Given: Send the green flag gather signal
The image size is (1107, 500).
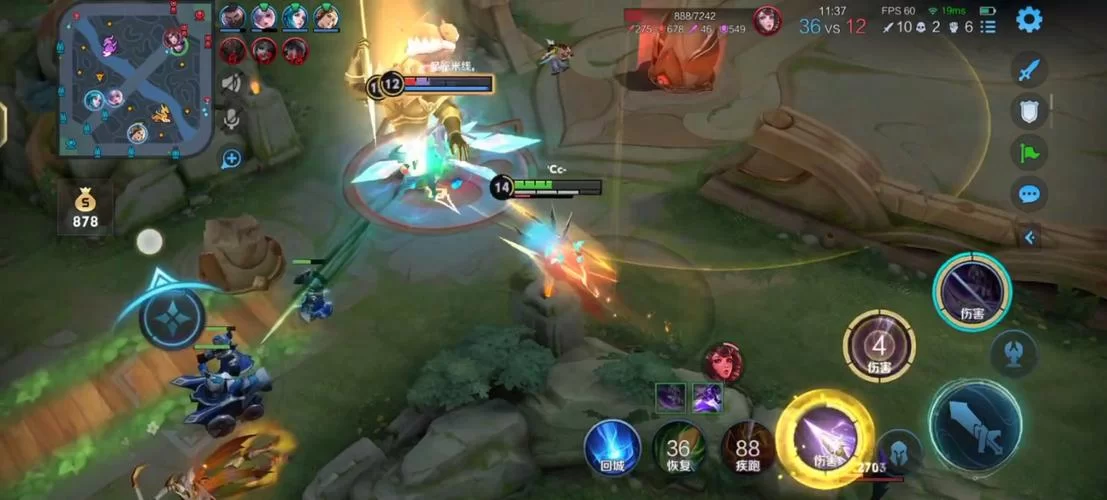Looking at the screenshot, I should [1028, 153].
